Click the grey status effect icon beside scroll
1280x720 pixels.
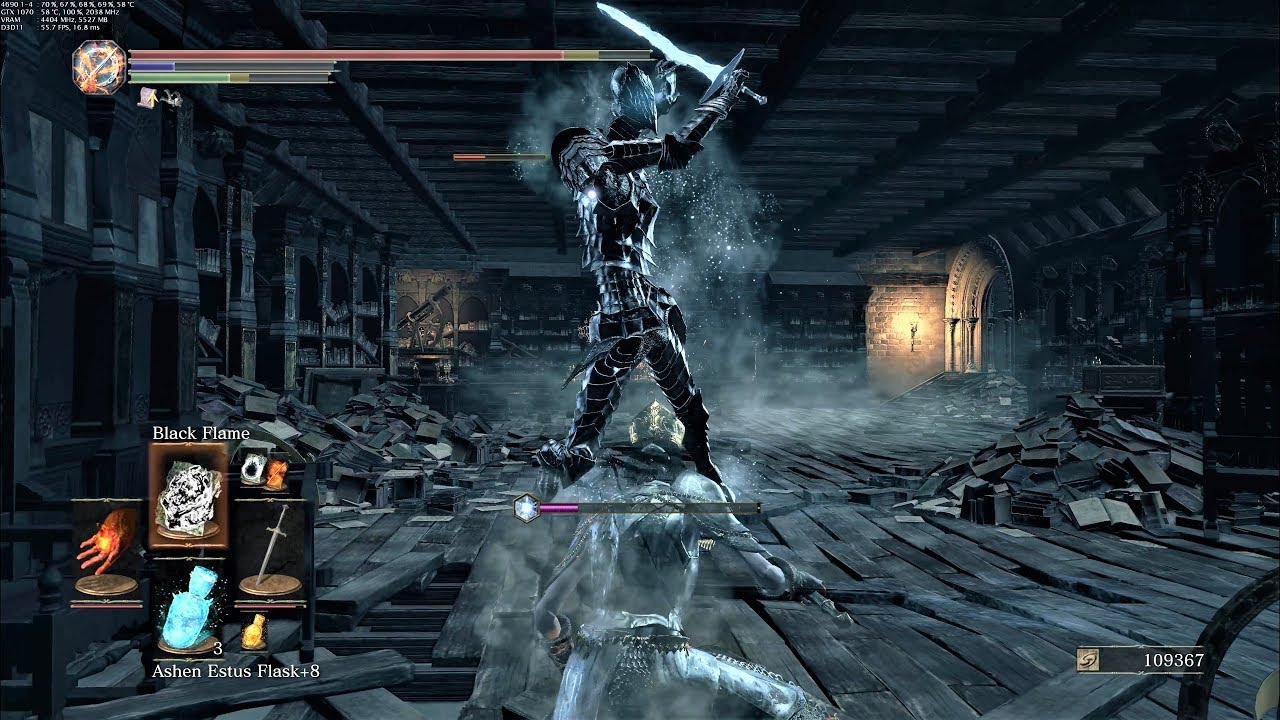click(171, 97)
